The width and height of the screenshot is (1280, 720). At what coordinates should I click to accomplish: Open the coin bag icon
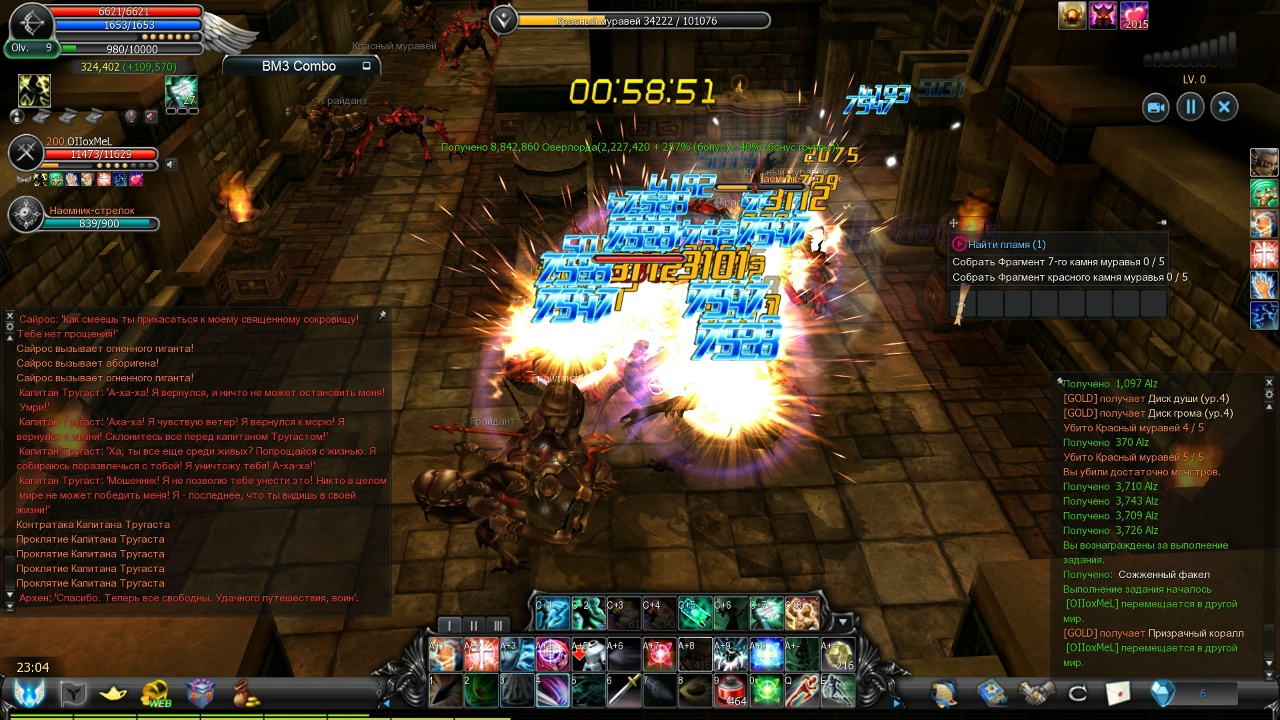point(245,693)
